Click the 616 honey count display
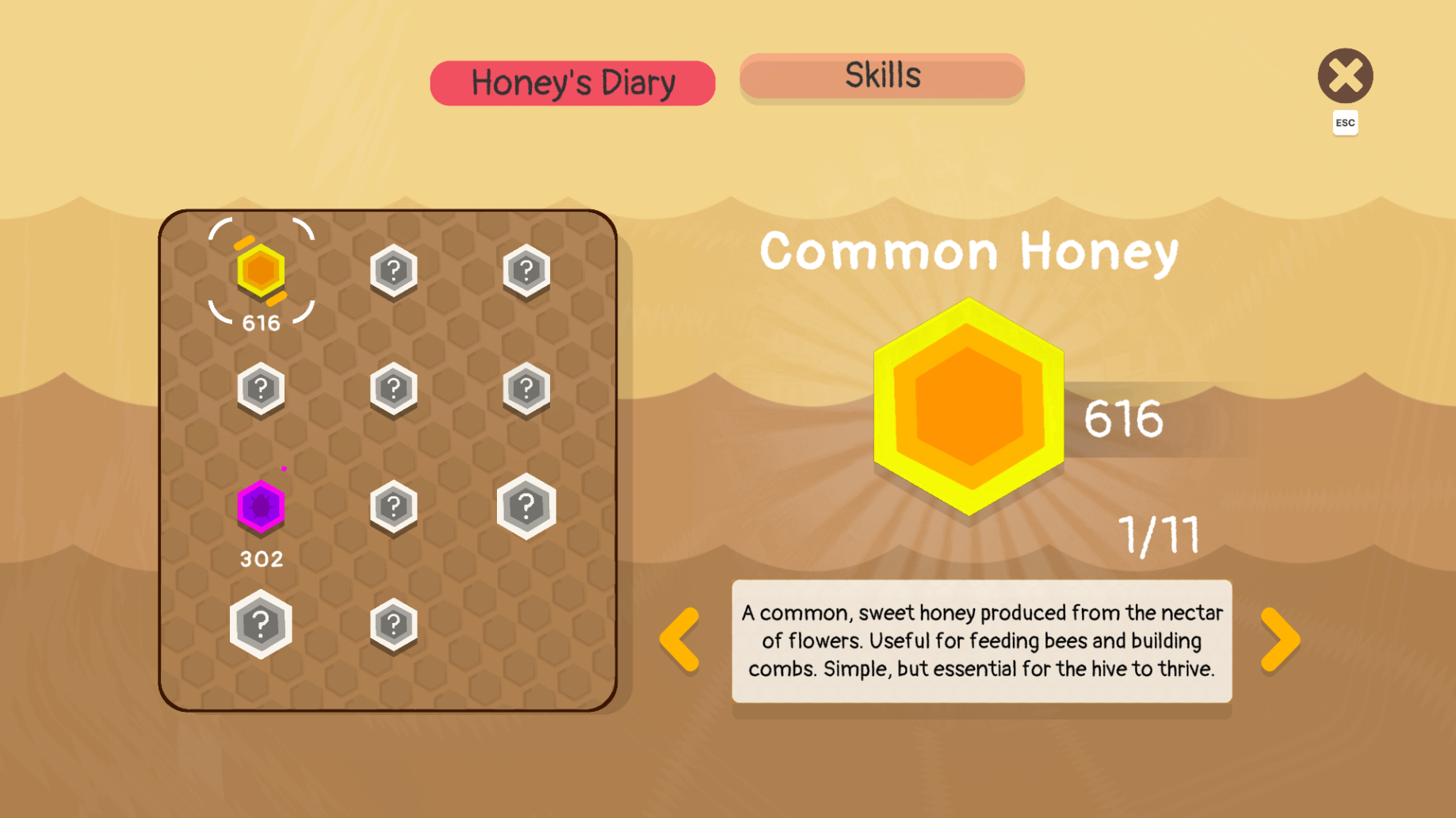 (x=1123, y=421)
